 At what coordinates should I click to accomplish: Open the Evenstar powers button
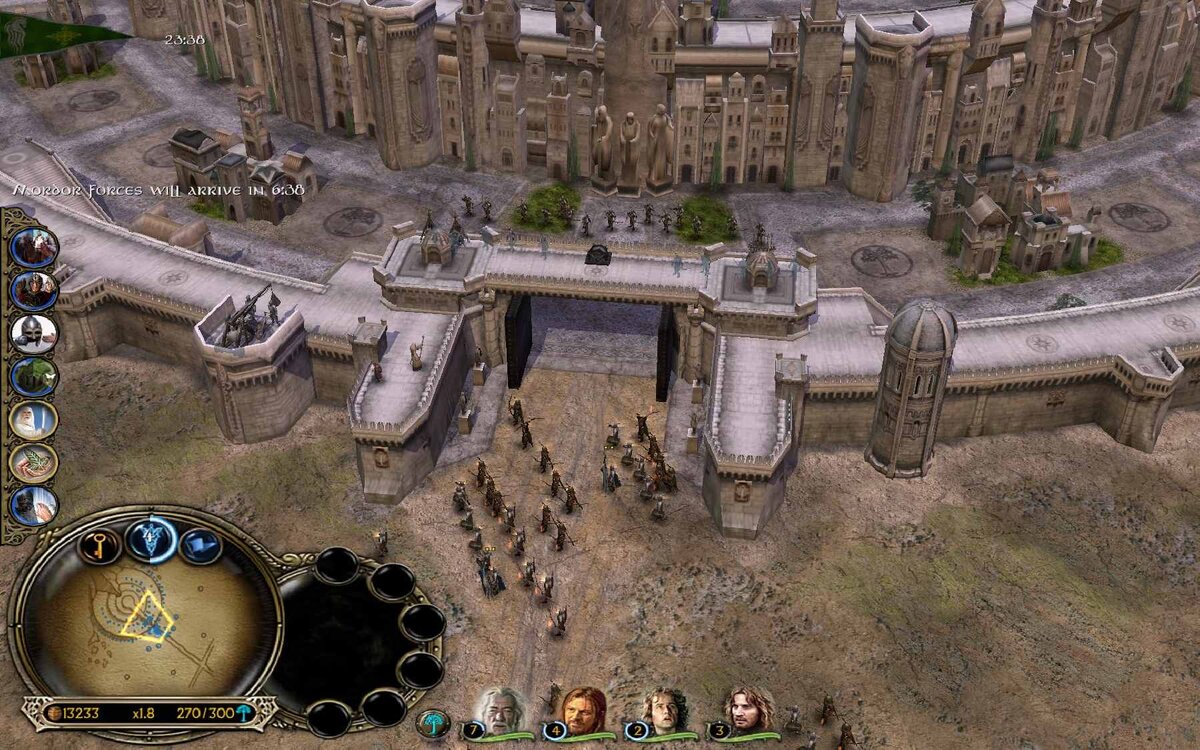(151, 539)
